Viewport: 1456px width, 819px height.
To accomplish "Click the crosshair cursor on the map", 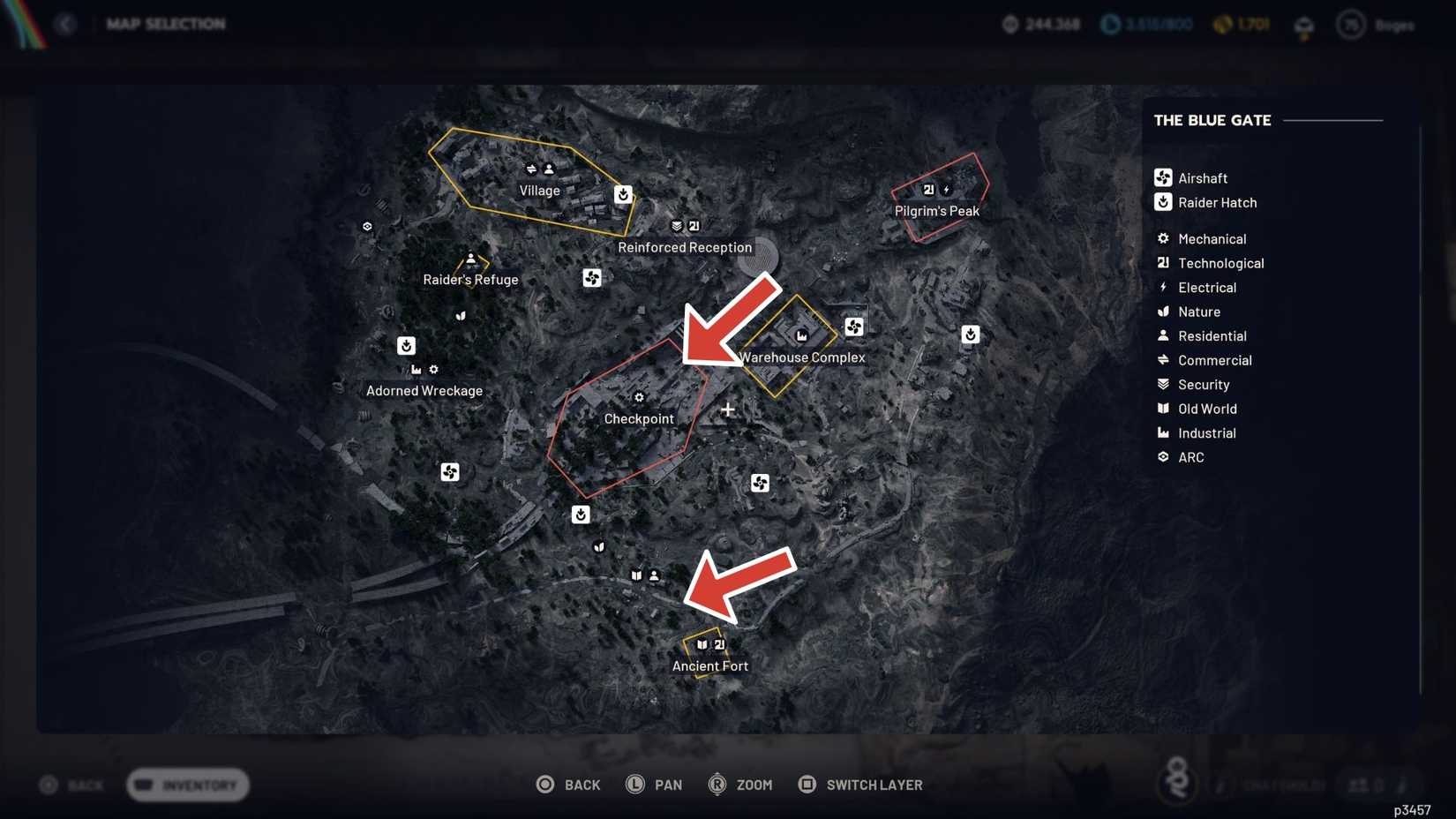I will click(x=727, y=409).
